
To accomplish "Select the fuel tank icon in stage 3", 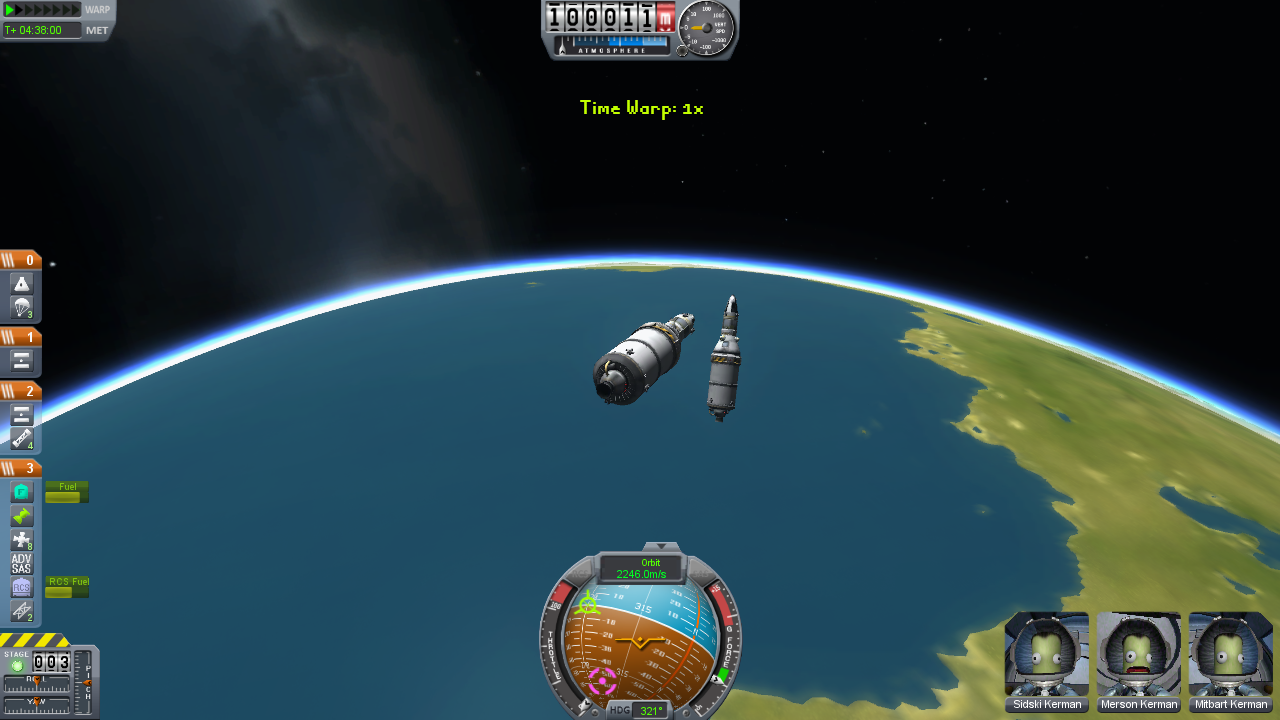I will click(22, 492).
